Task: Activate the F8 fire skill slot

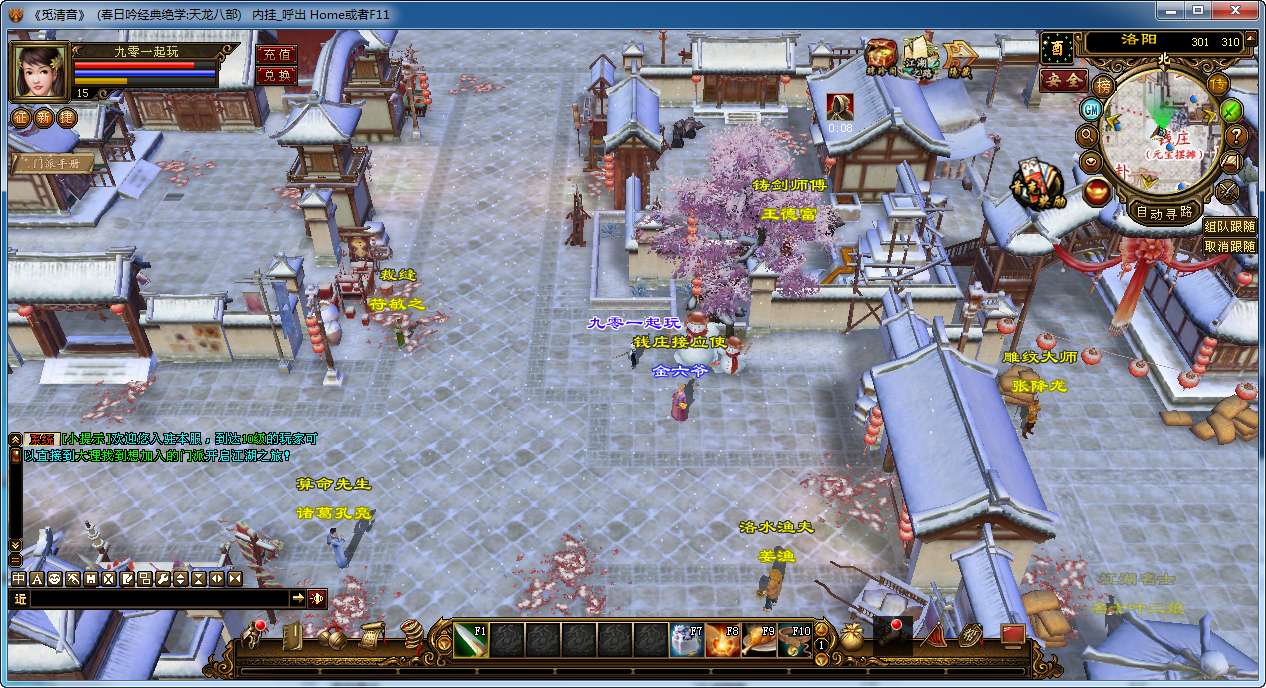Action: (x=723, y=640)
